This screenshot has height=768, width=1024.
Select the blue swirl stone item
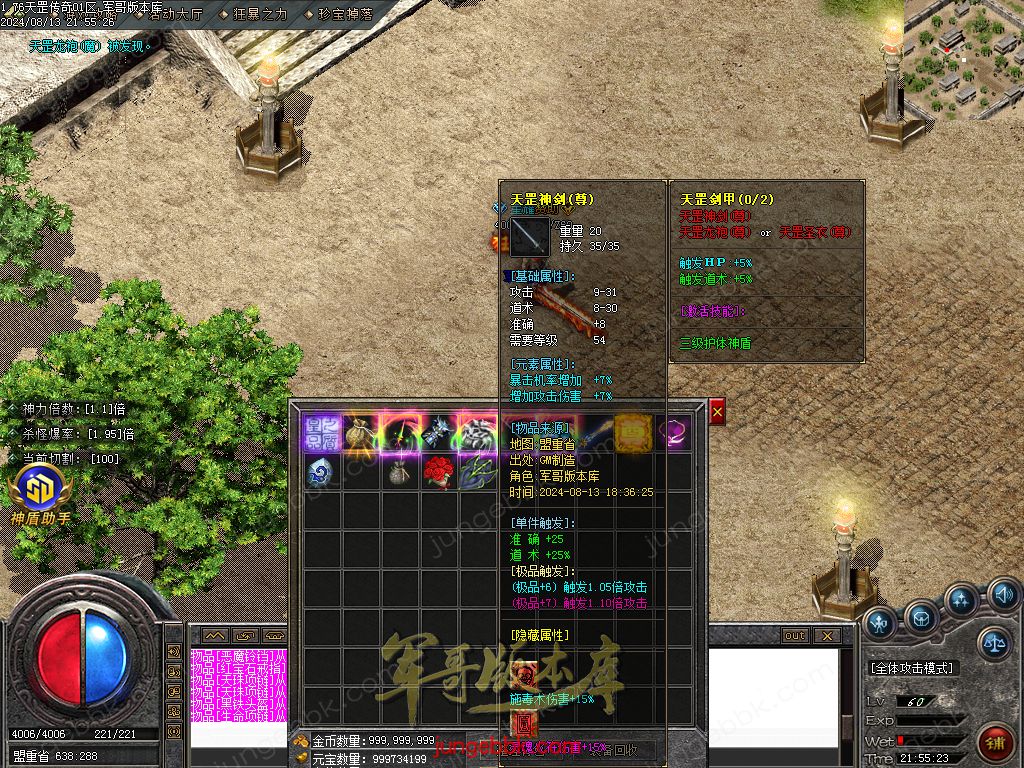coord(320,471)
